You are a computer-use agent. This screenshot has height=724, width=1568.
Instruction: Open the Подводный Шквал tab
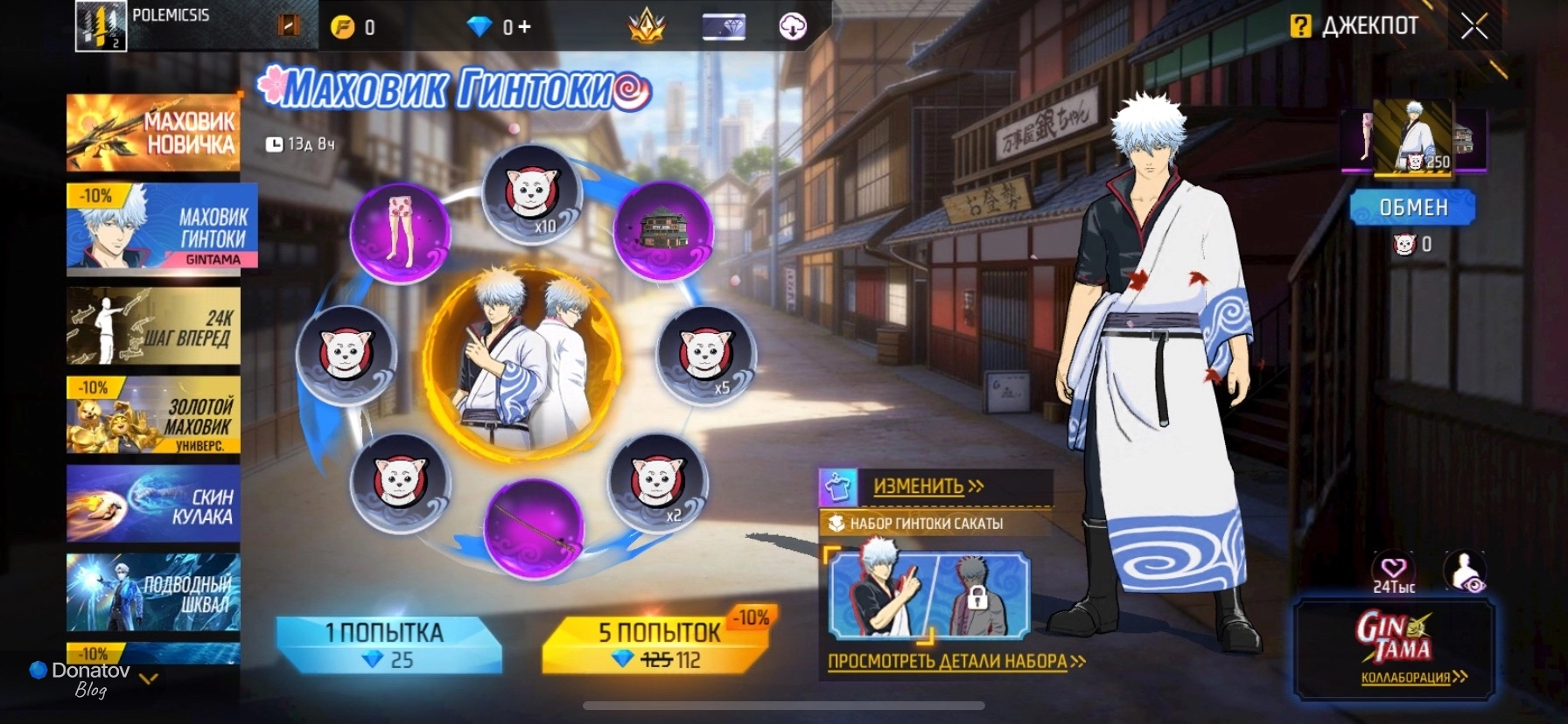pyautogui.click(x=153, y=592)
